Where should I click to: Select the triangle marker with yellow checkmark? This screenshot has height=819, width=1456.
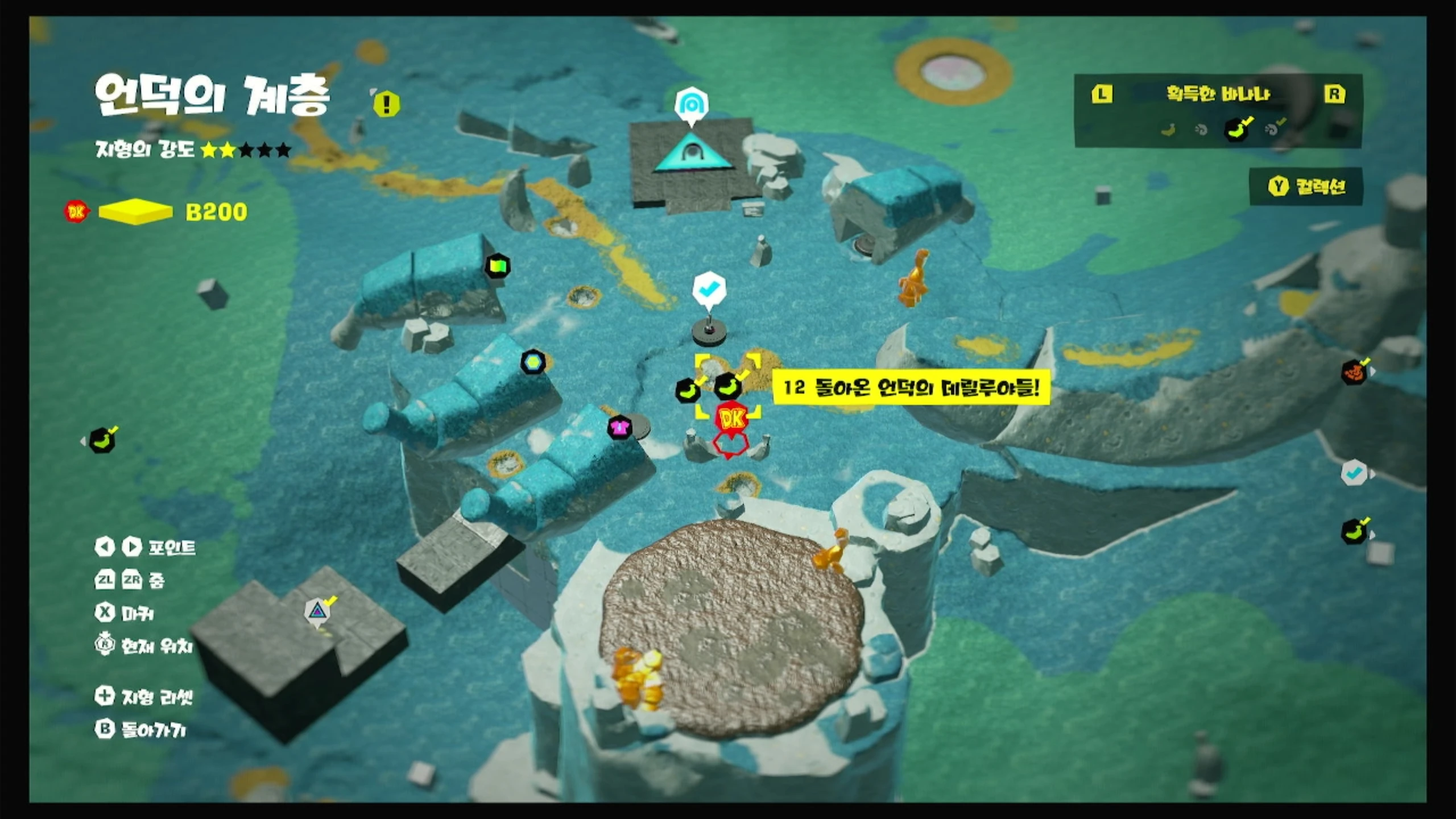coord(317,612)
